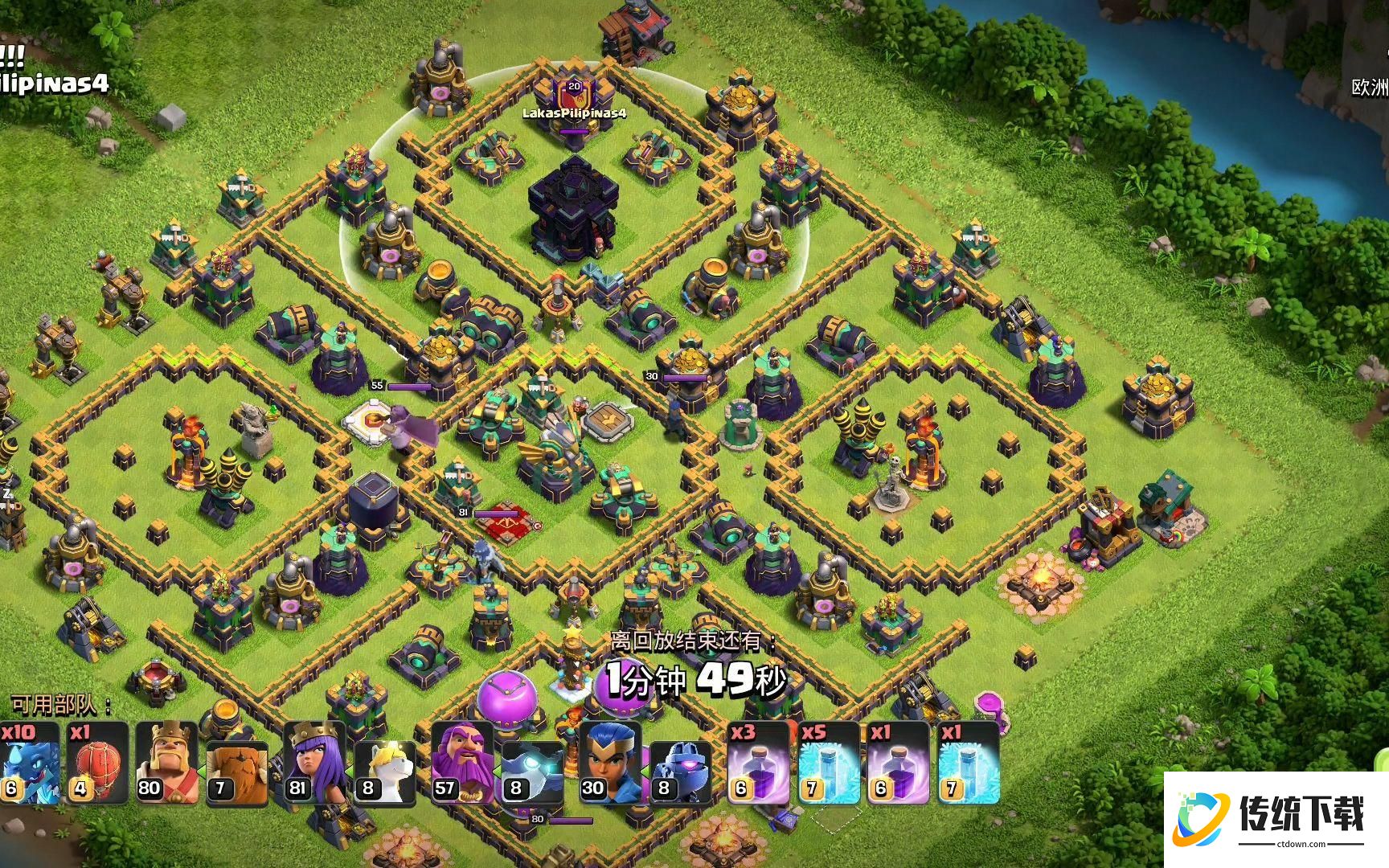Select the Grand Warden hero slot
1389x868 pixels.
(x=463, y=764)
